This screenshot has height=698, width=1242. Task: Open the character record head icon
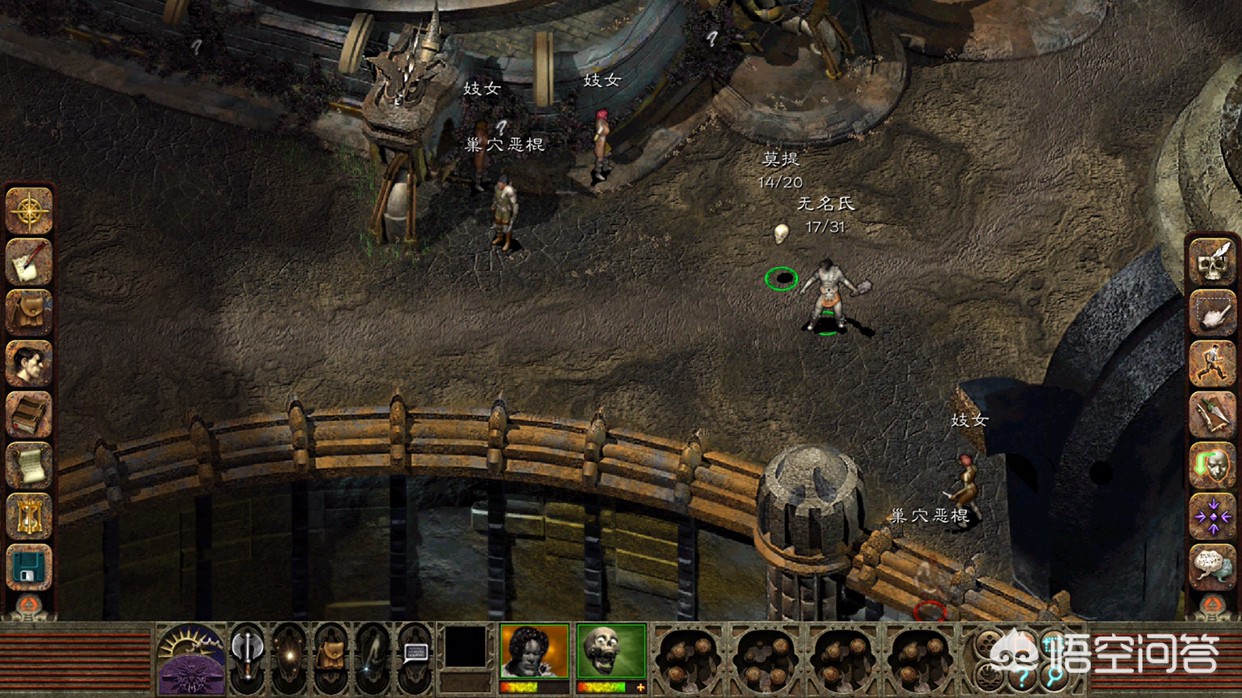tap(29, 363)
